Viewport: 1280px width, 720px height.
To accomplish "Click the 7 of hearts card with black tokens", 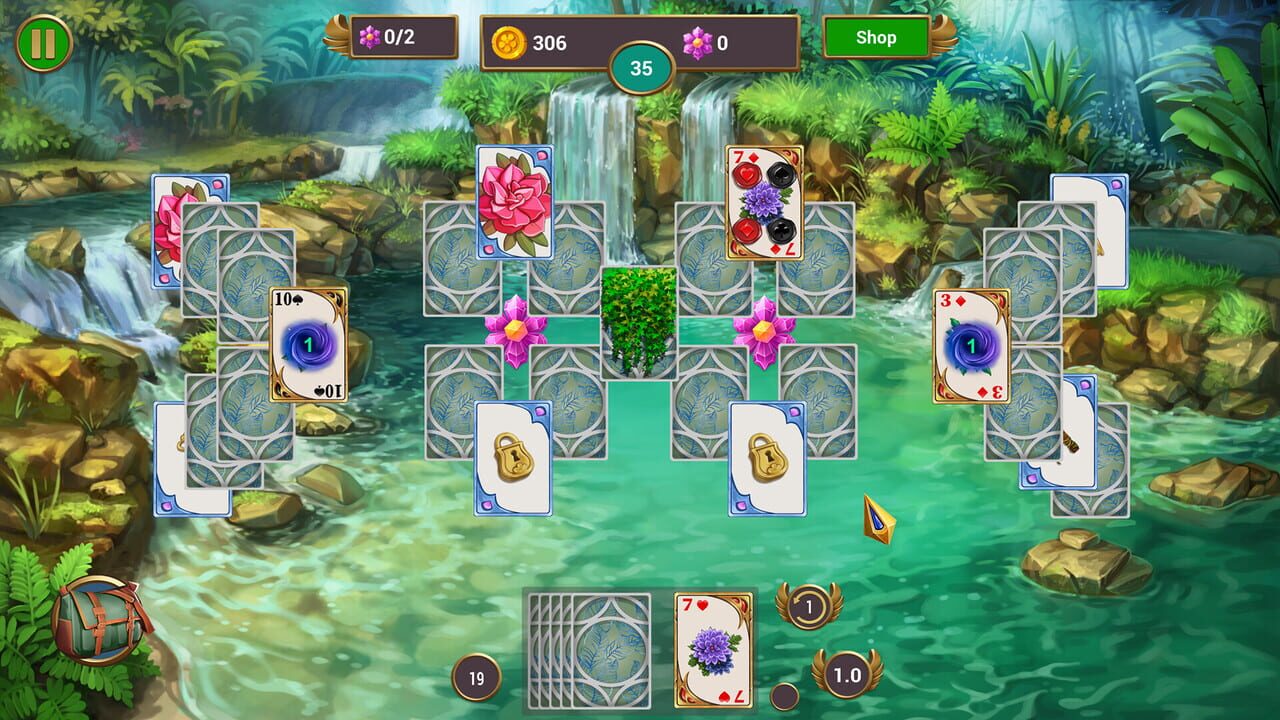I will click(763, 204).
